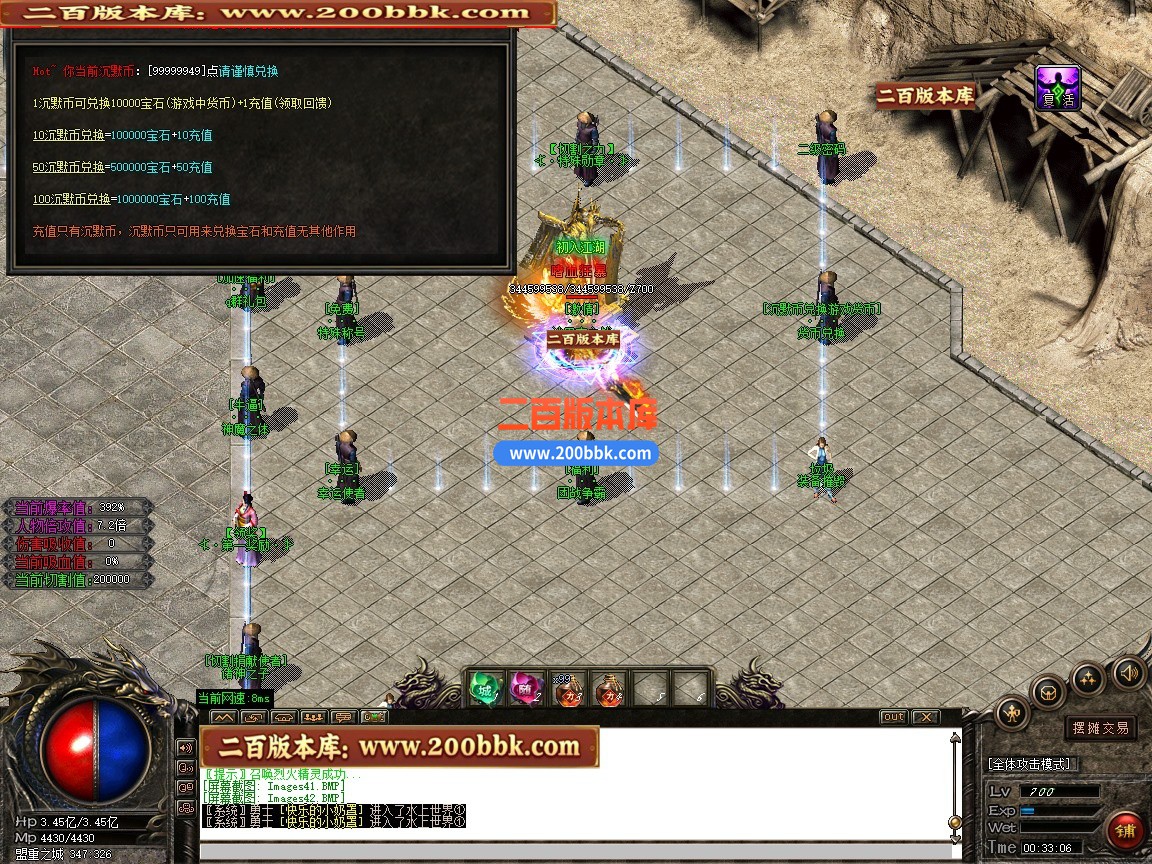Click the 复活 revive icon
1152x864 pixels.
pos(1058,88)
